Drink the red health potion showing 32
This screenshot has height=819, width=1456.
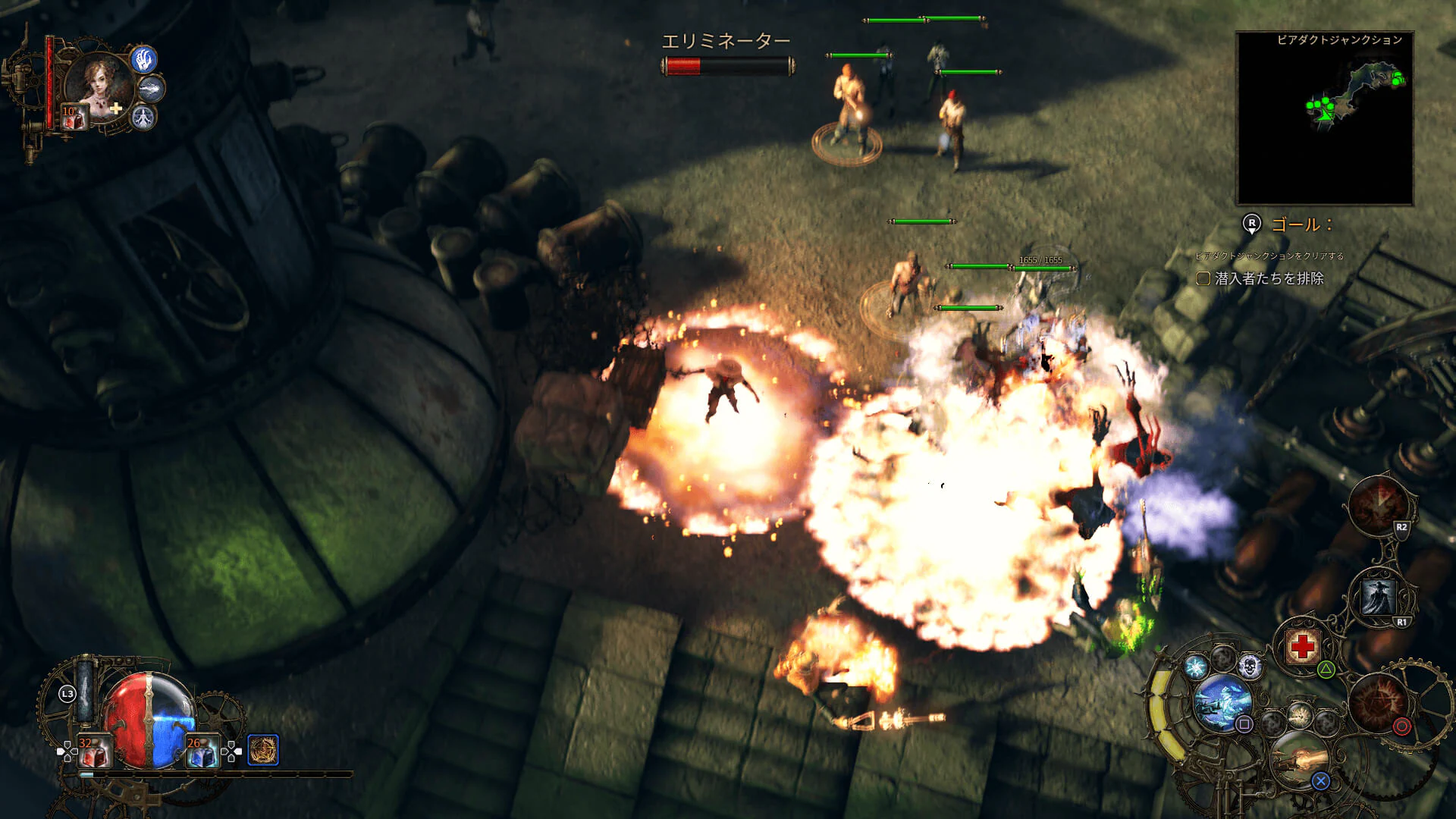click(x=95, y=752)
